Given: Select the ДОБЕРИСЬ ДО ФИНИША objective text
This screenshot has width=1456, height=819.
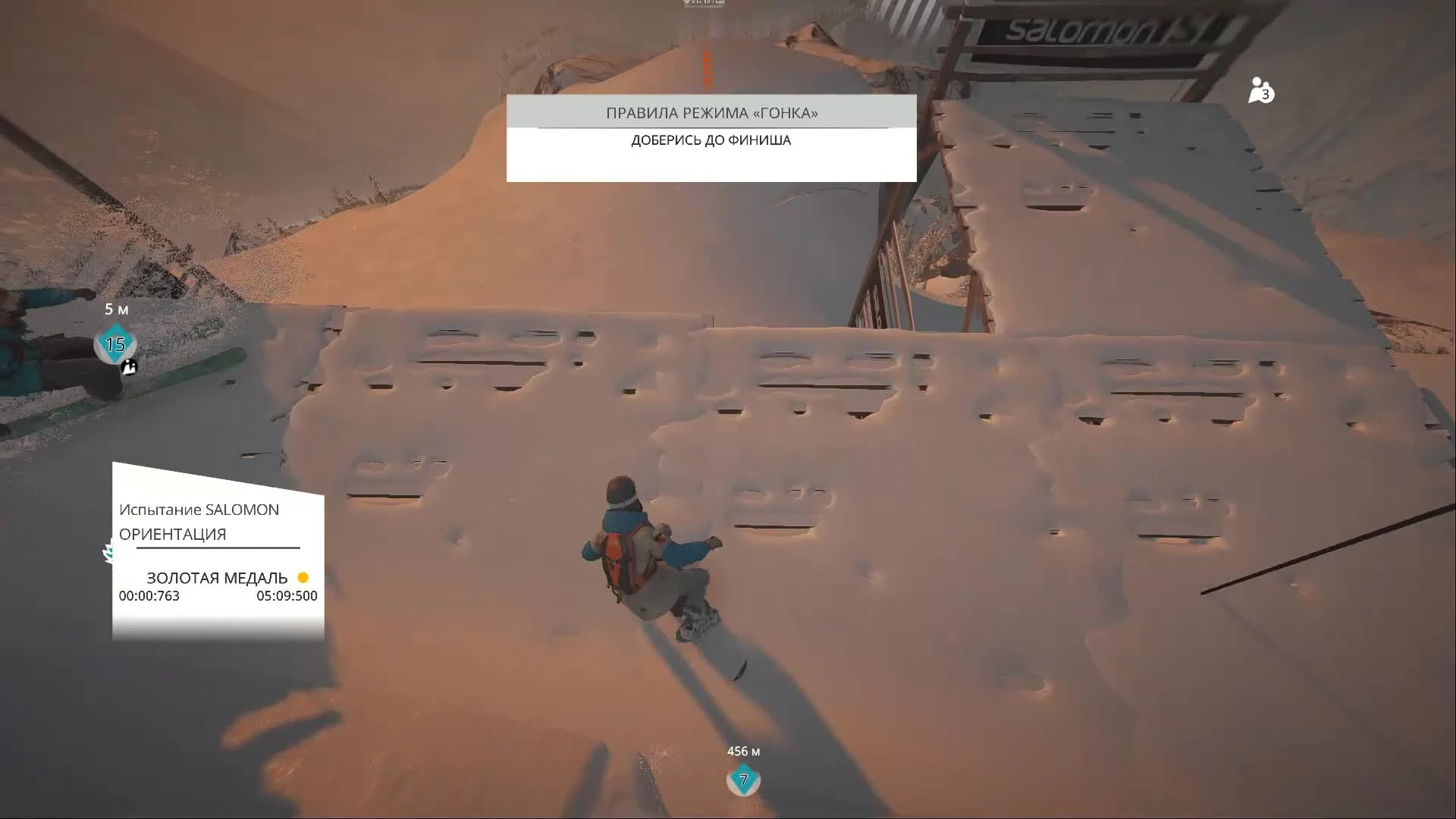Looking at the screenshot, I should [710, 140].
